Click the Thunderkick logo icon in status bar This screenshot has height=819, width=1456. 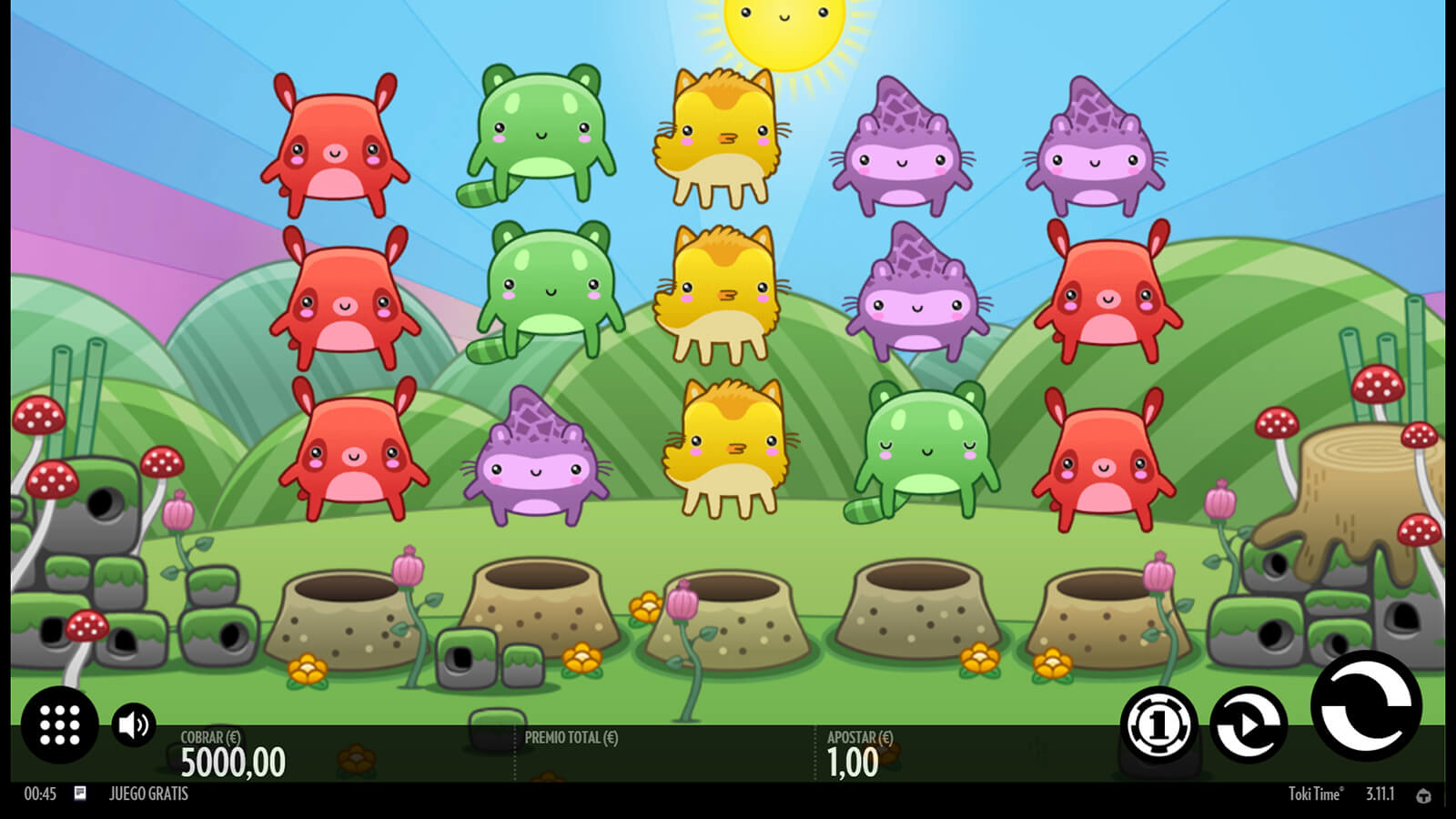pyautogui.click(x=1423, y=795)
